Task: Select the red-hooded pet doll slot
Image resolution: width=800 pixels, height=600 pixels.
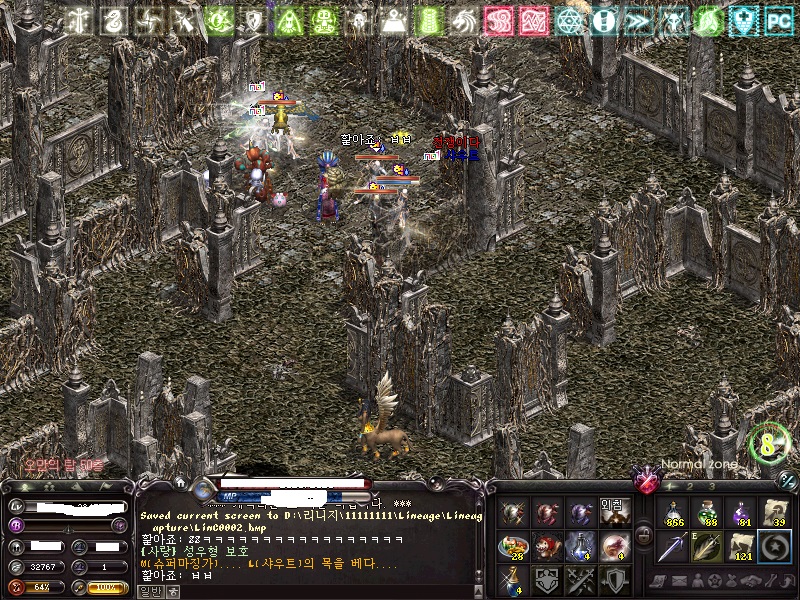Action: tap(548, 547)
